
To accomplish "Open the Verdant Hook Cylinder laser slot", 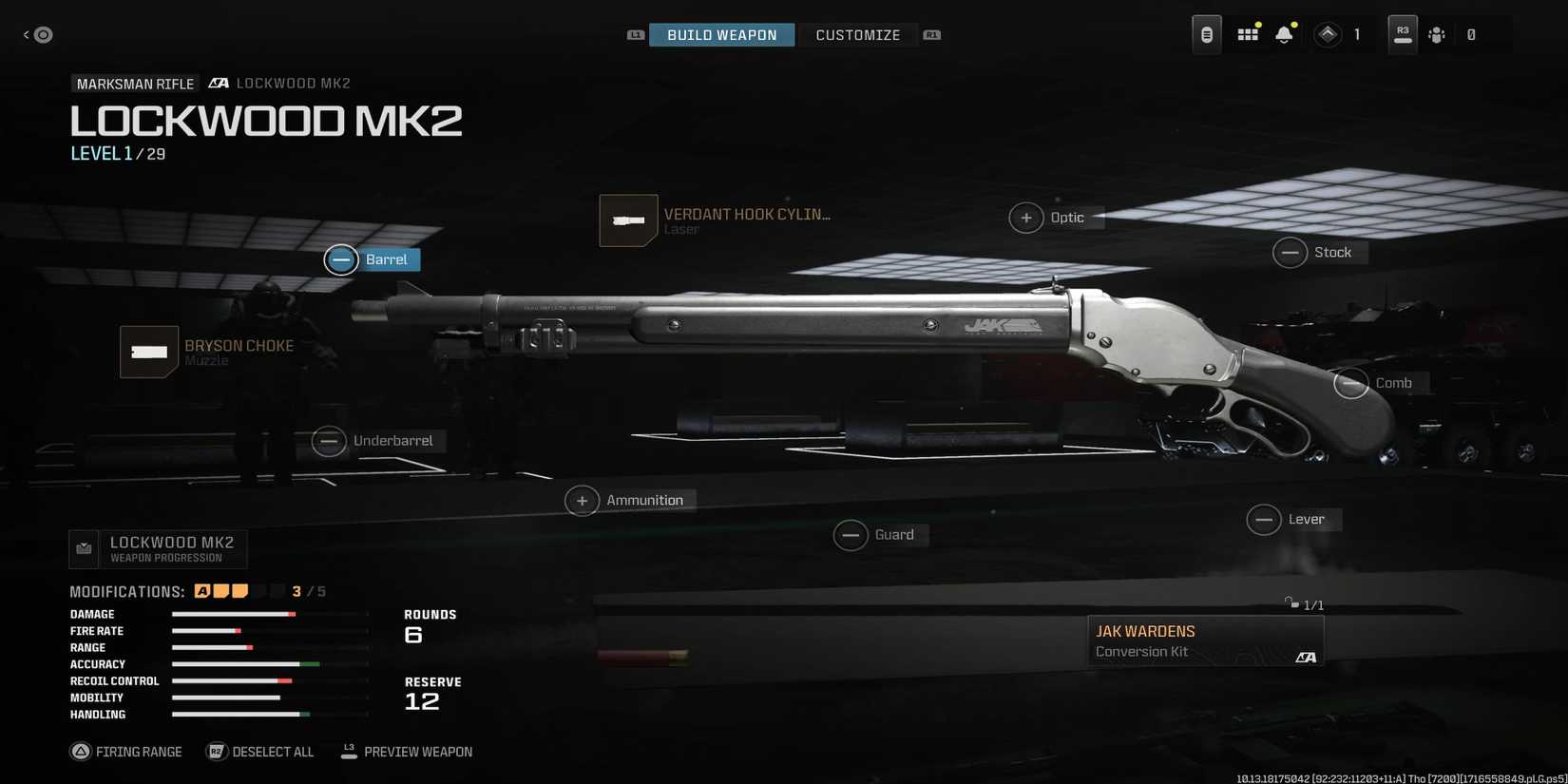I will point(628,220).
